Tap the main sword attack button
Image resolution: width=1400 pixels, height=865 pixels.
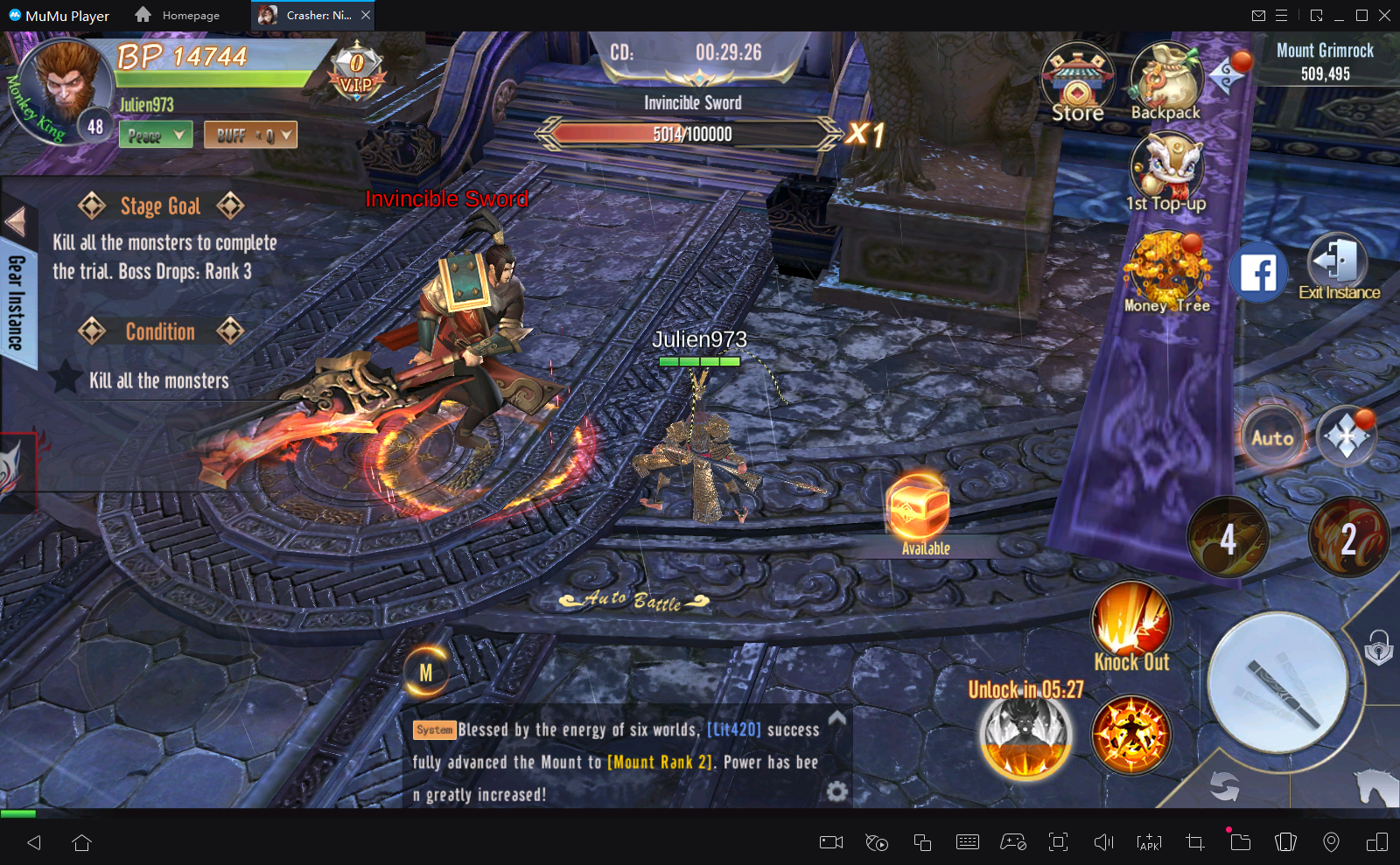[x=1277, y=683]
